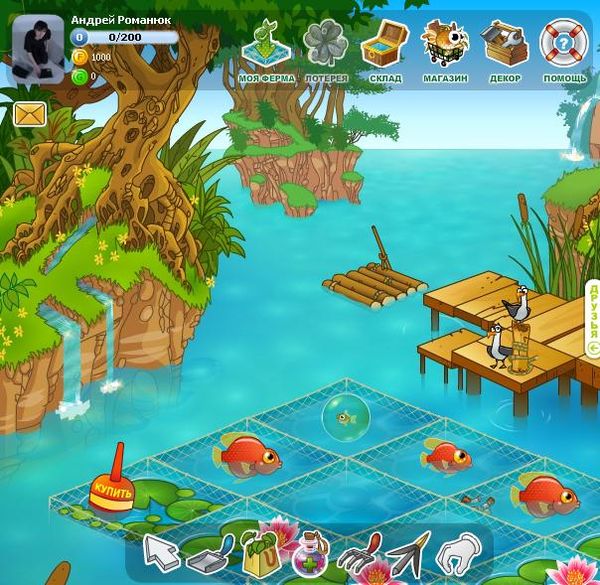
Task: Expand the Друзья friends side tab
Action: pos(593,318)
